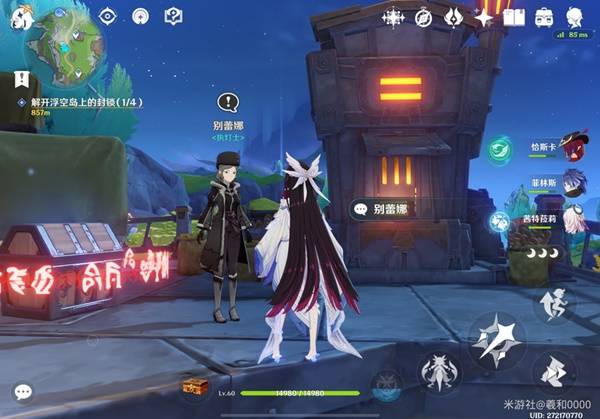
Task: Open the open-book handbook icon
Action: tap(514, 17)
